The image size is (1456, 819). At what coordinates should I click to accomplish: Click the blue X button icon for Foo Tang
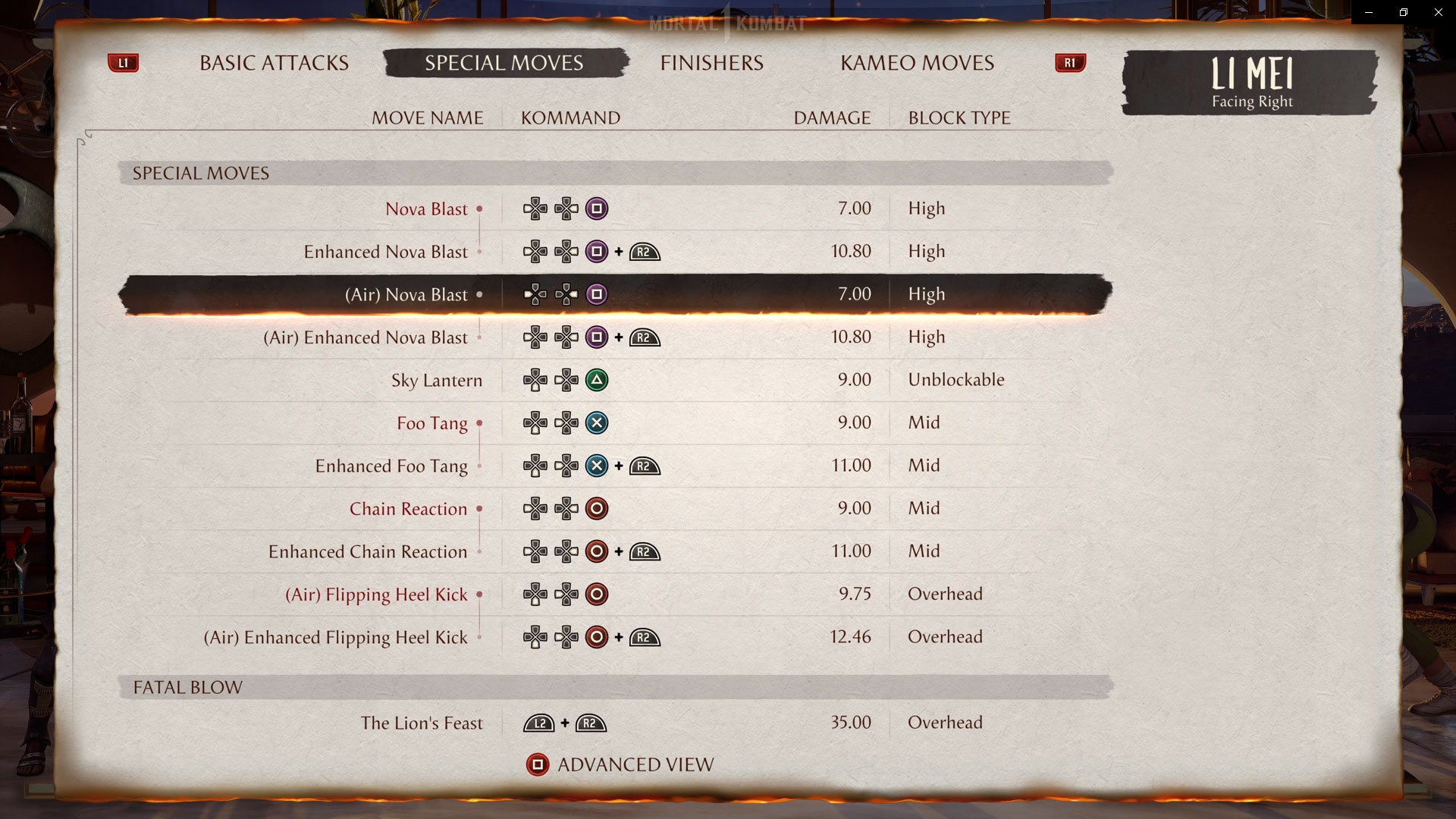tap(598, 423)
